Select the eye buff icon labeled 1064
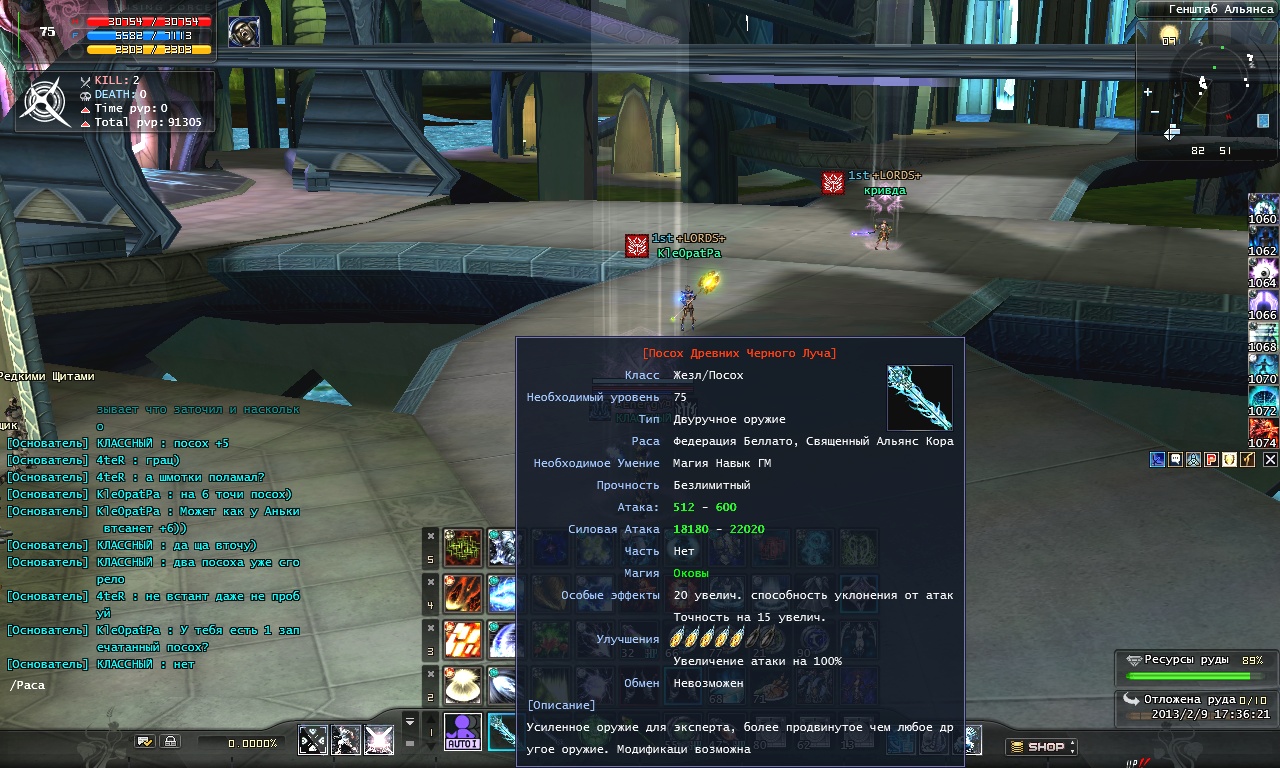 point(1263,272)
